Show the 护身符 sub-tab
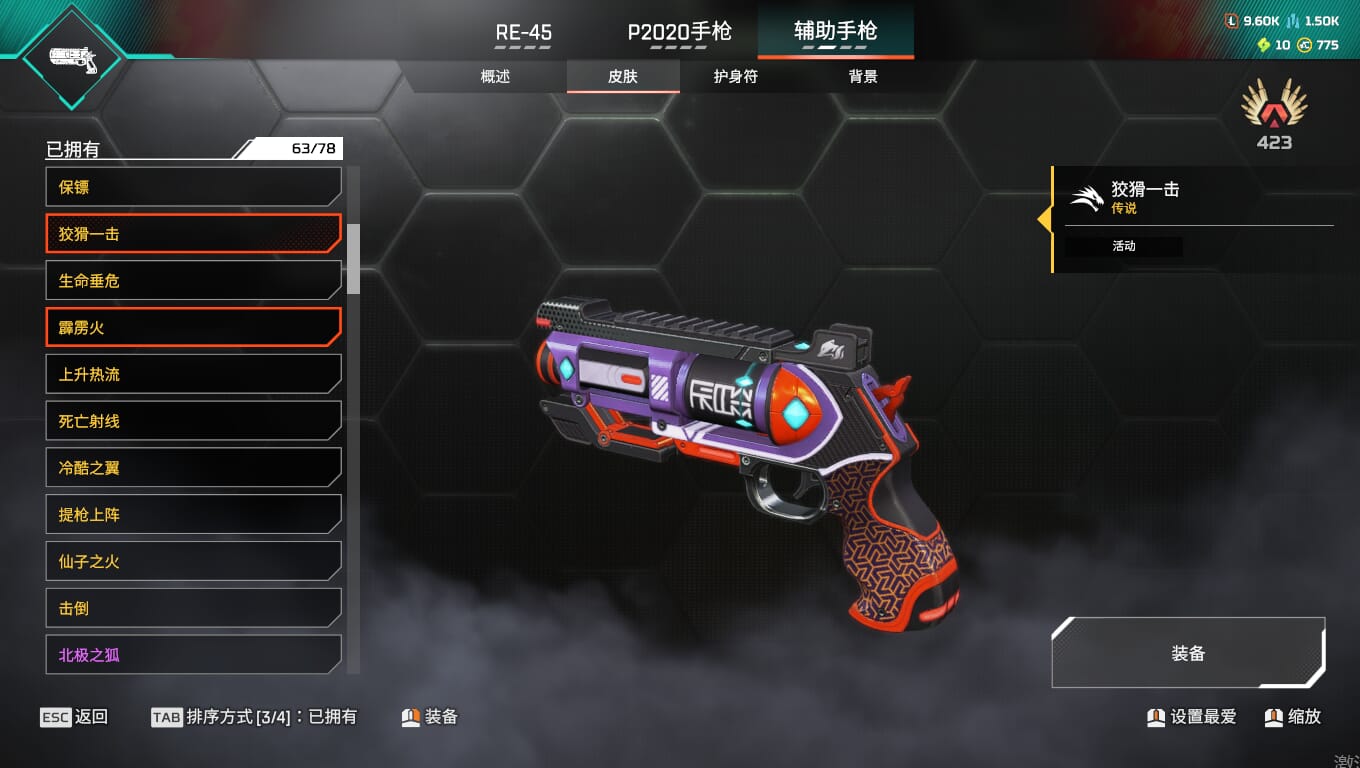Image resolution: width=1360 pixels, height=768 pixels. point(736,76)
